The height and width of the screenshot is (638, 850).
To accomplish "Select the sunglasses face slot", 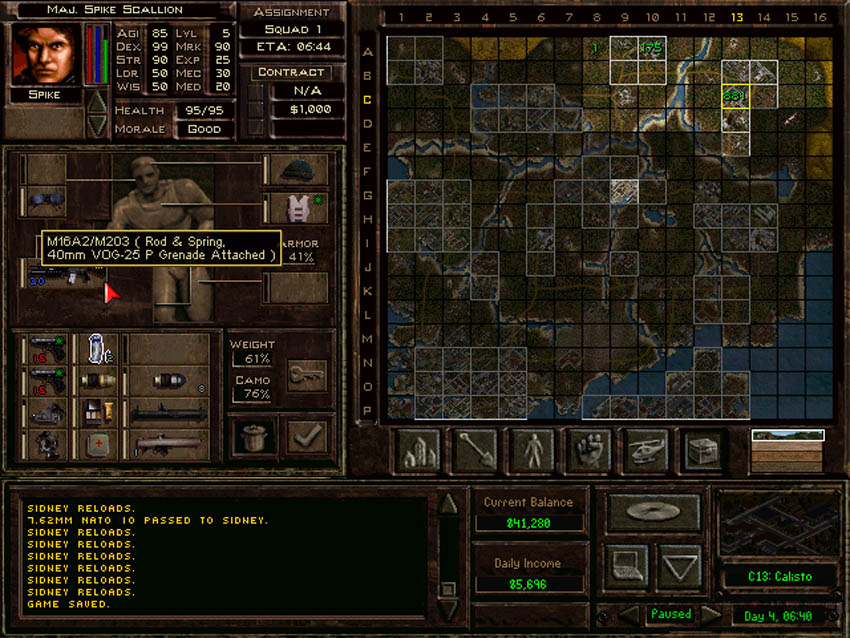I will click(x=44, y=200).
